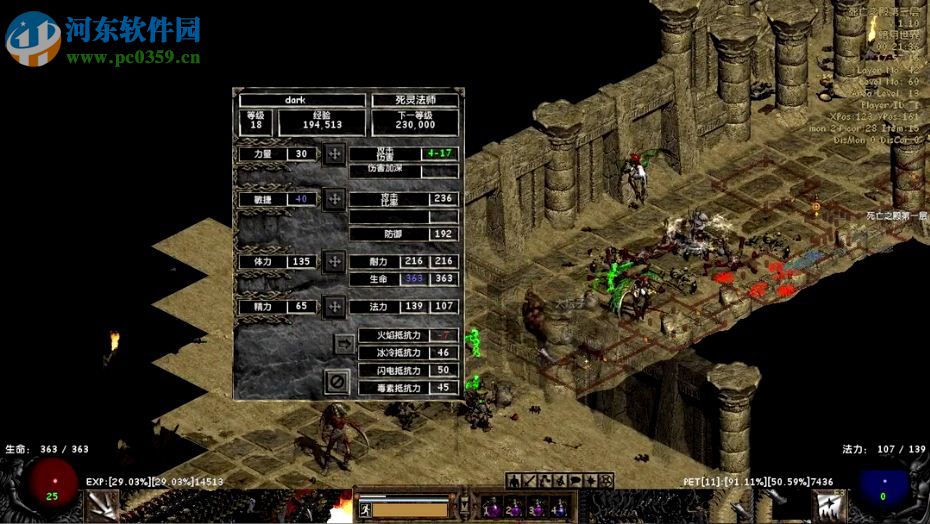
Task: Toggle the run/walk button
Action: click(x=364, y=509)
